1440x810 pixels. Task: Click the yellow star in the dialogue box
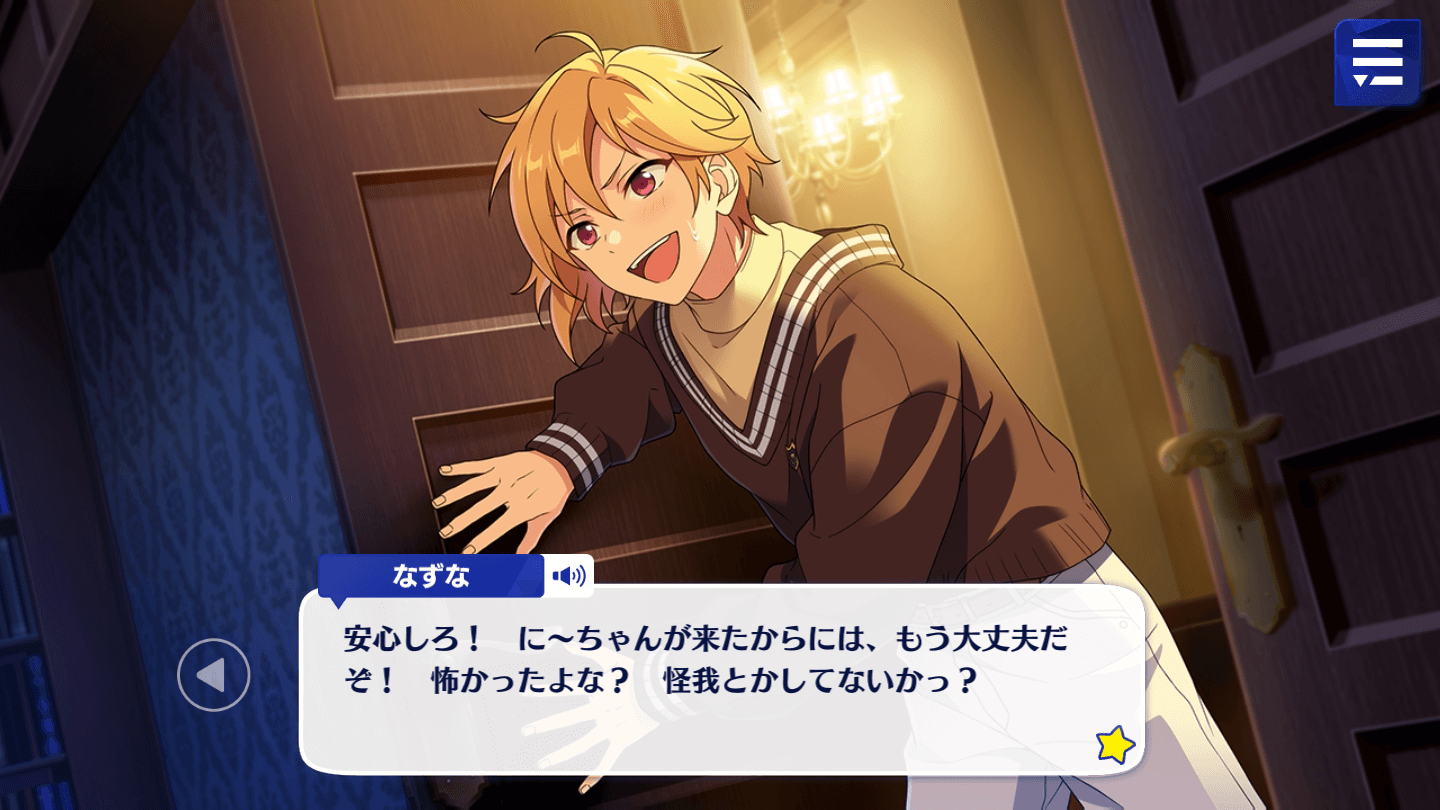click(x=1115, y=745)
